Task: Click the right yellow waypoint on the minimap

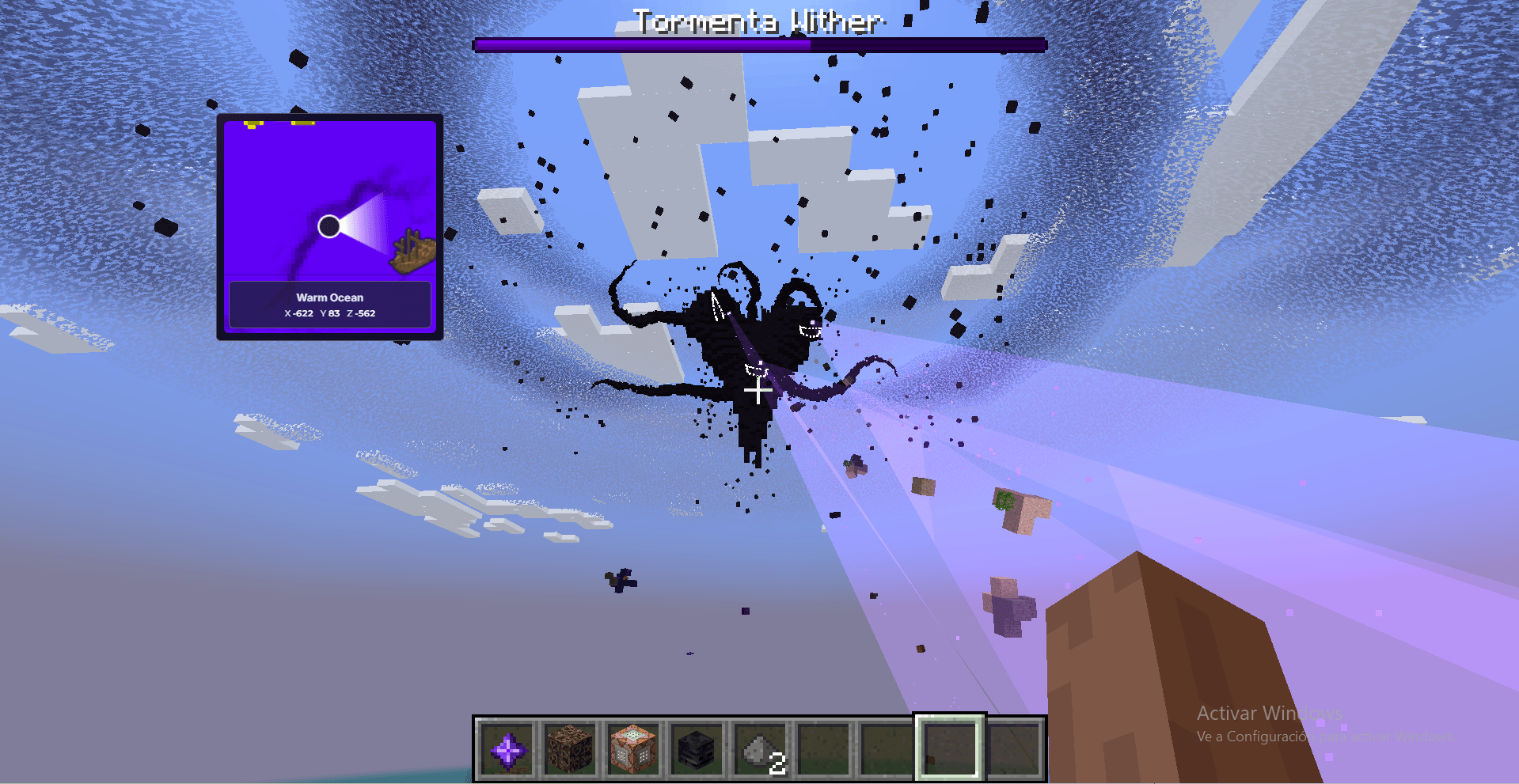Action: pos(302,124)
